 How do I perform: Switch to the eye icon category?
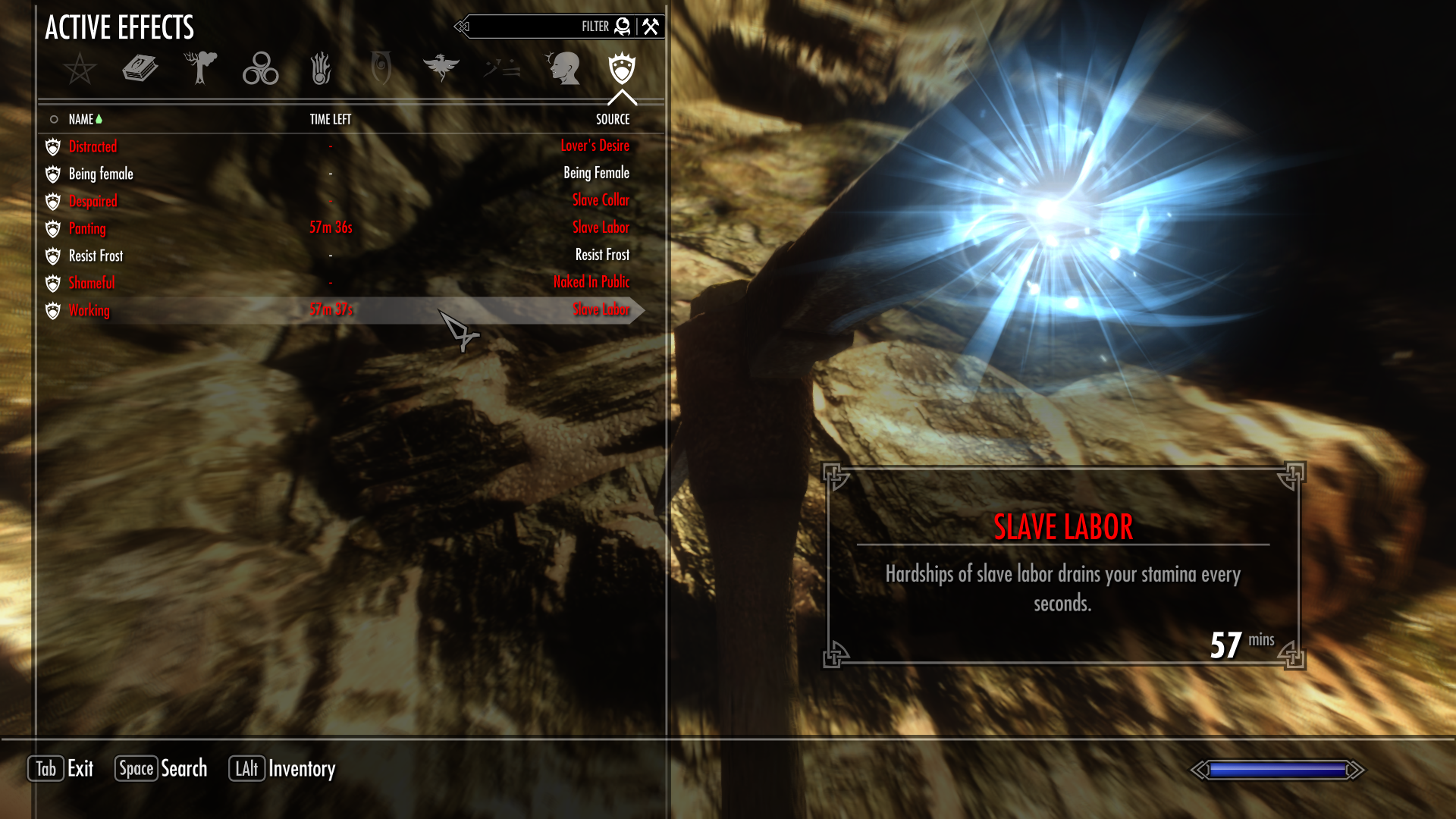coord(381,69)
